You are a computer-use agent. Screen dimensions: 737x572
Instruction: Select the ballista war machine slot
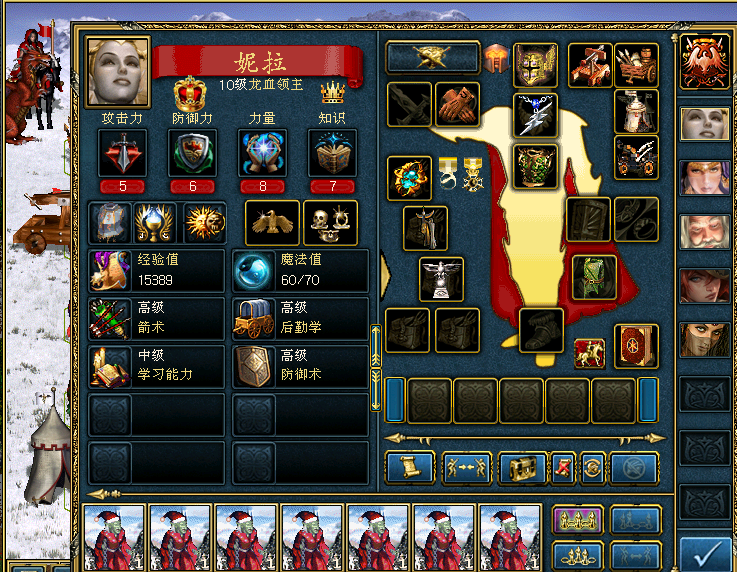click(590, 65)
